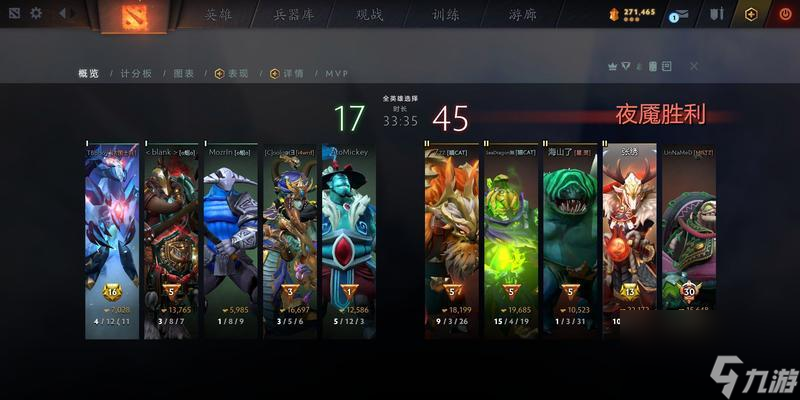Open the mail notification icon
Viewport: 800px width, 400px height.
682,14
